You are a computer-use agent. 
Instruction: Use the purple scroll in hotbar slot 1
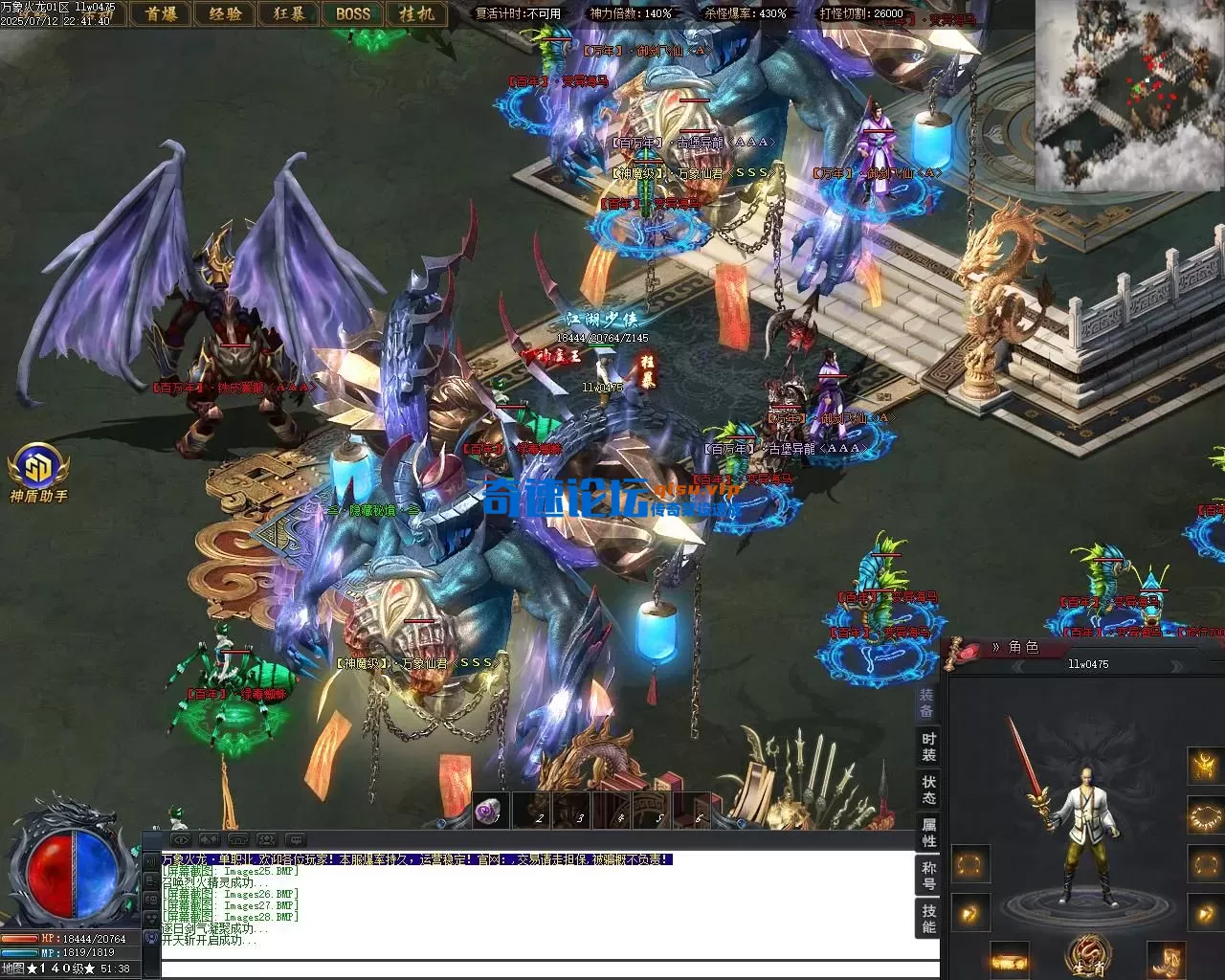coord(491,813)
